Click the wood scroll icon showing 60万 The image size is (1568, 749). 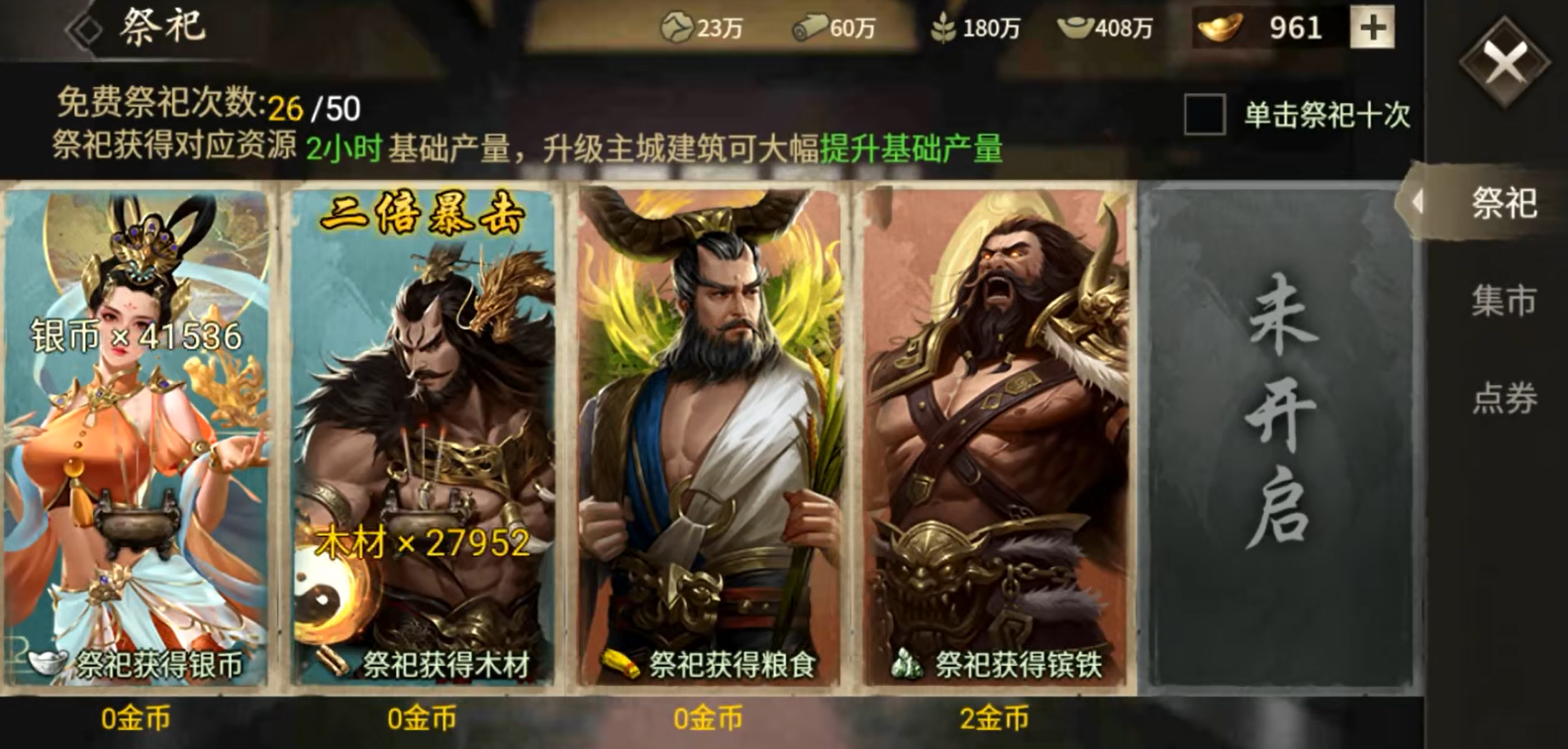tap(811, 29)
